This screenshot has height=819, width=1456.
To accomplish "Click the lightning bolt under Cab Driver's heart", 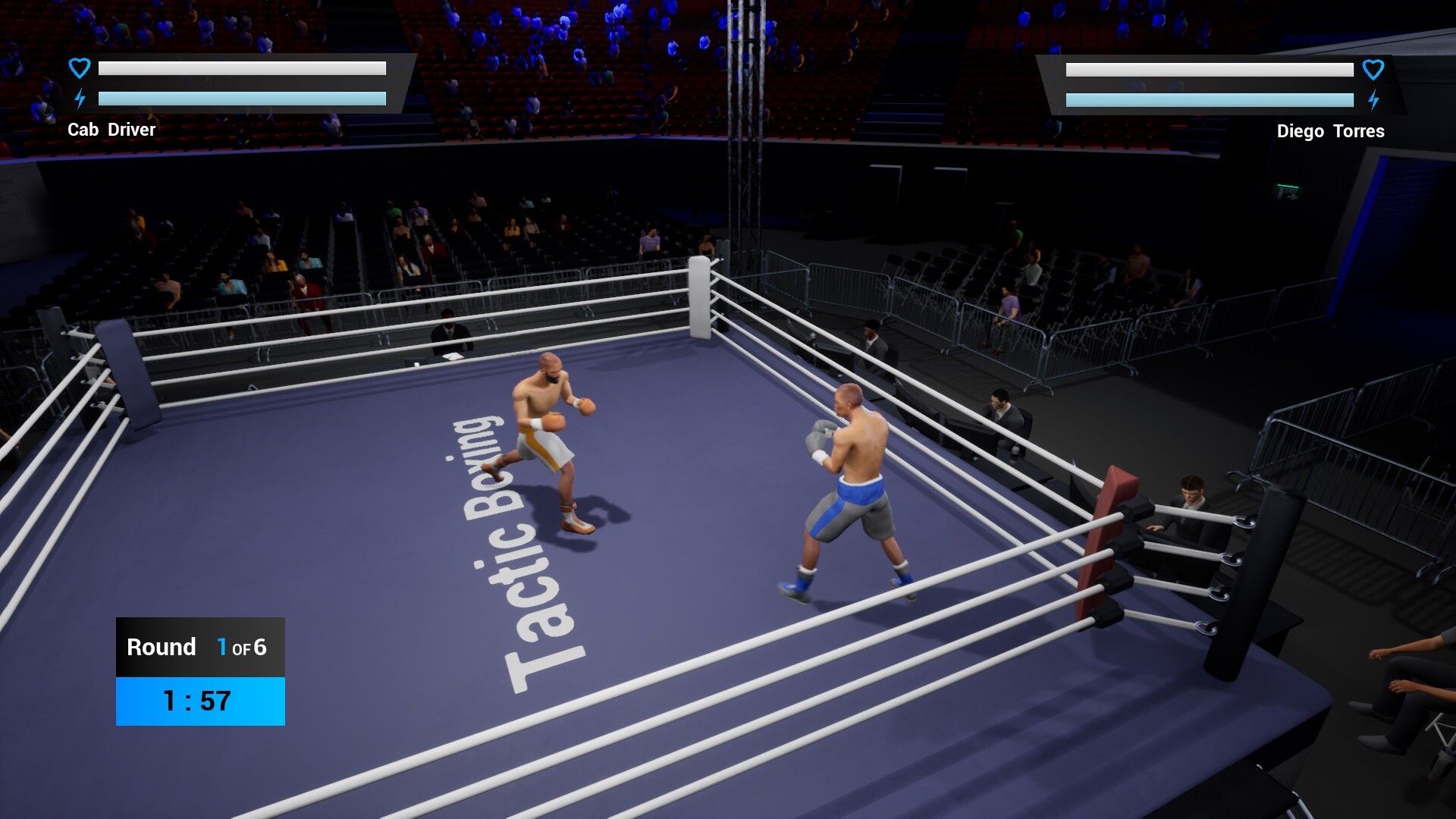I will coord(78,97).
